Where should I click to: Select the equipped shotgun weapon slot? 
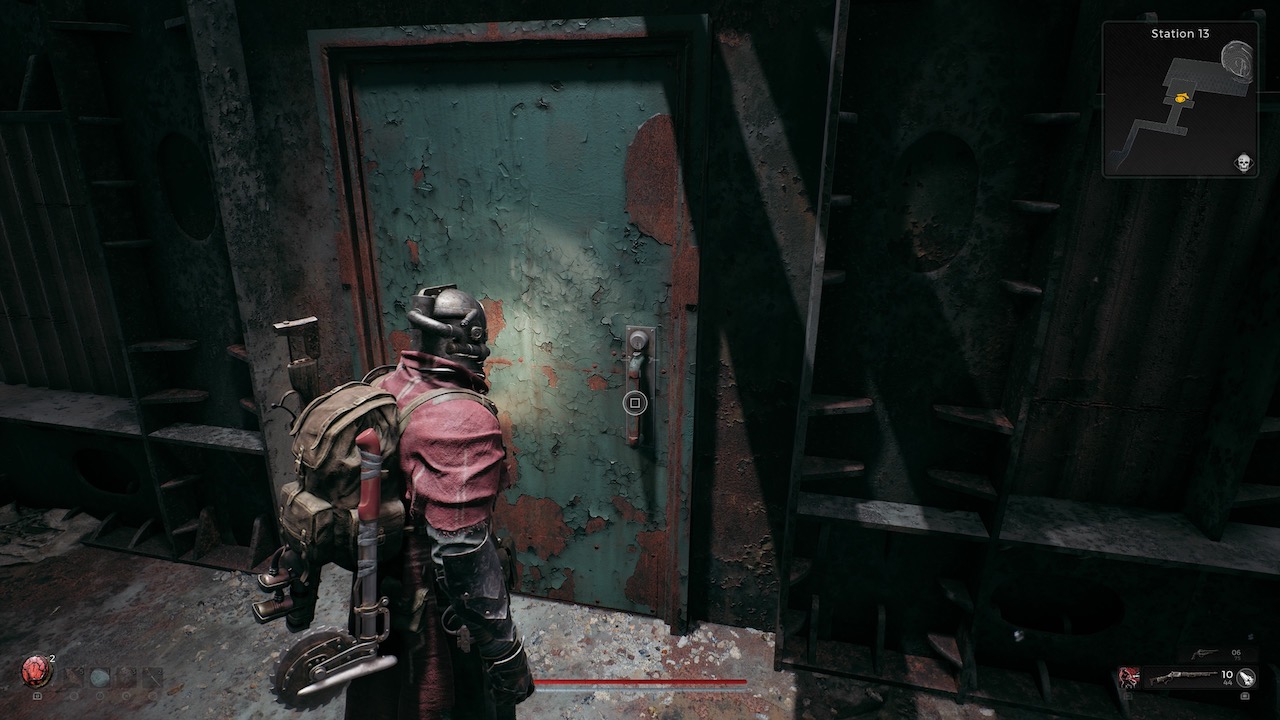point(1183,678)
